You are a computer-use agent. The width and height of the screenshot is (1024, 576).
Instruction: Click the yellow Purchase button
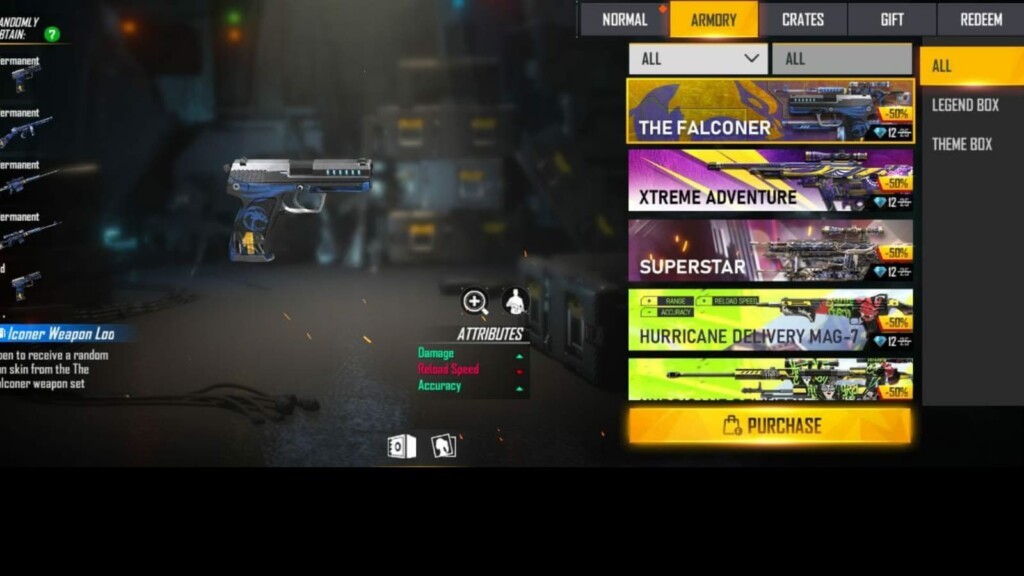pyautogui.click(x=770, y=426)
